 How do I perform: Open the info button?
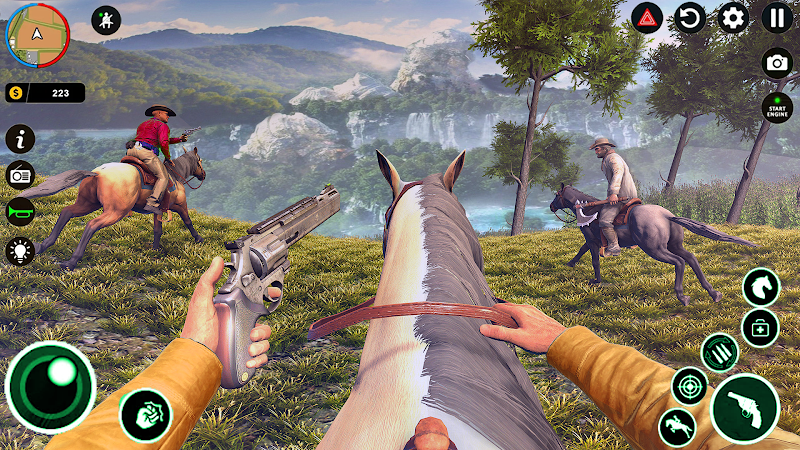click(20, 138)
